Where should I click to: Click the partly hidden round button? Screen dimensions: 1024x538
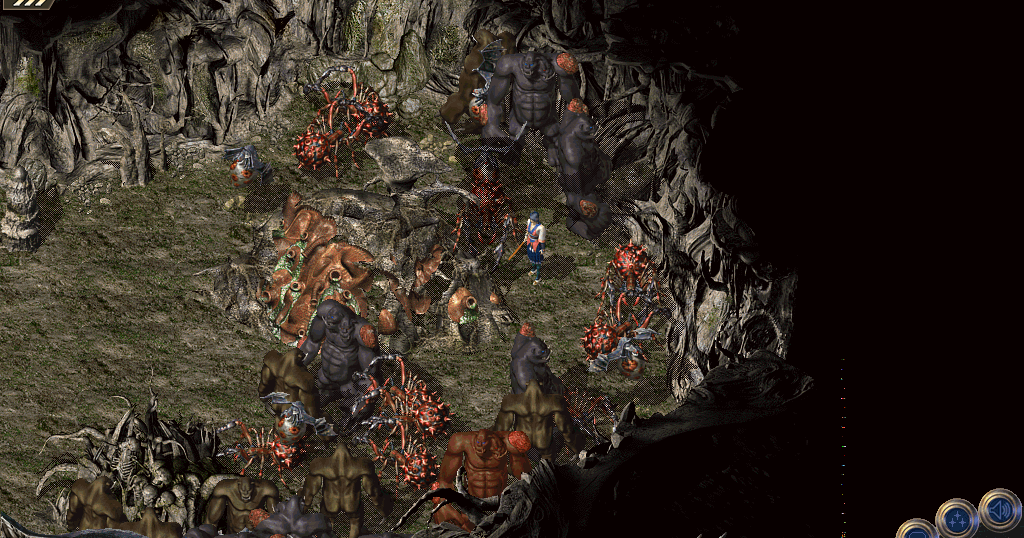coord(915,531)
